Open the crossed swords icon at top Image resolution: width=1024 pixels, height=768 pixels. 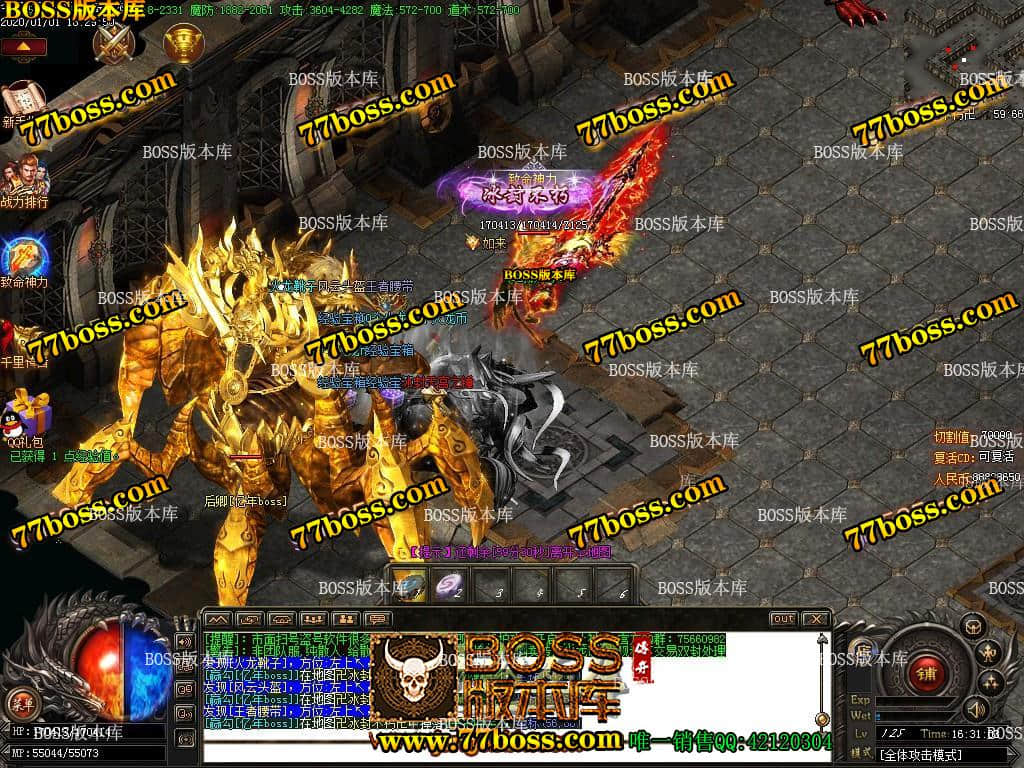point(114,43)
